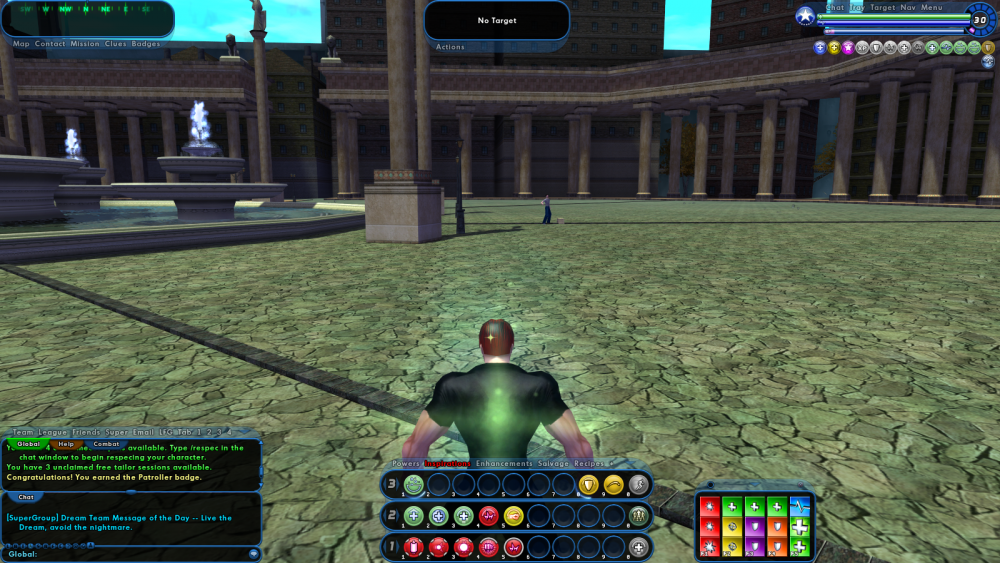Toggle the Nav window
Image resolution: width=1000 pixels, height=563 pixels.
click(908, 8)
